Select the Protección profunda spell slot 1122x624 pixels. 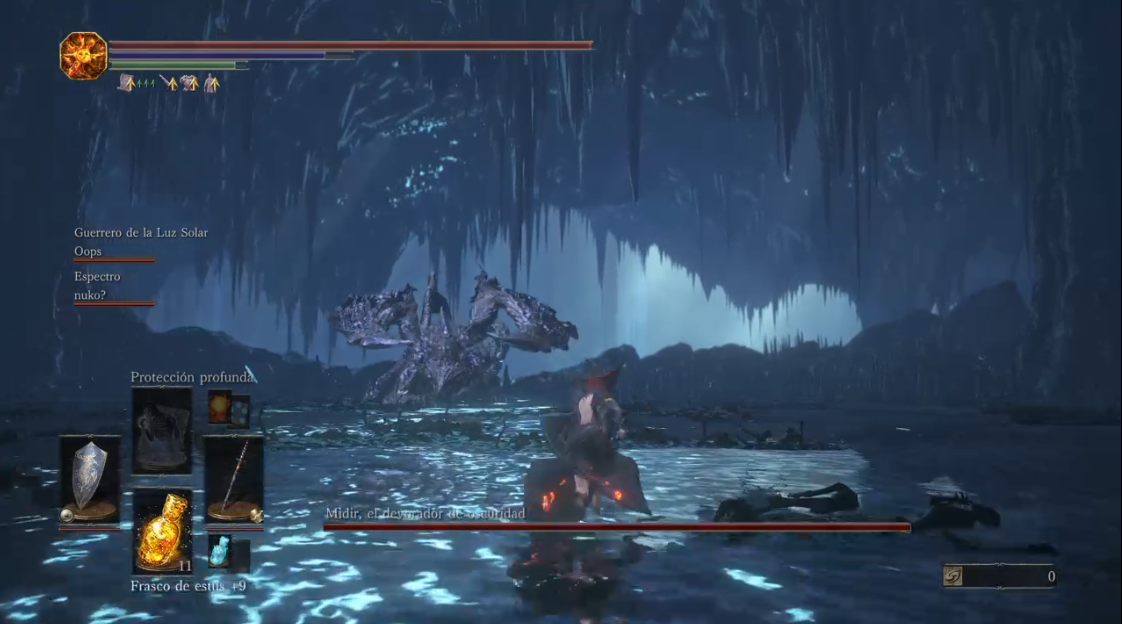(x=162, y=431)
